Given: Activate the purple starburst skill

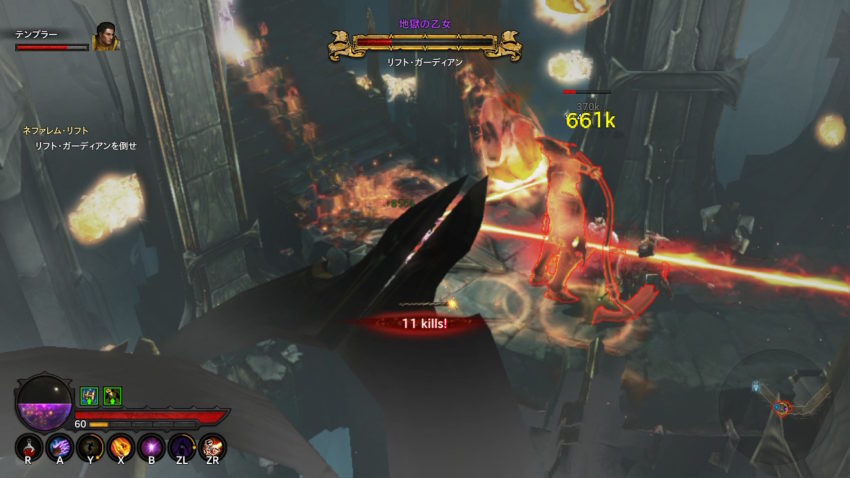Looking at the screenshot, I should click(x=152, y=446).
